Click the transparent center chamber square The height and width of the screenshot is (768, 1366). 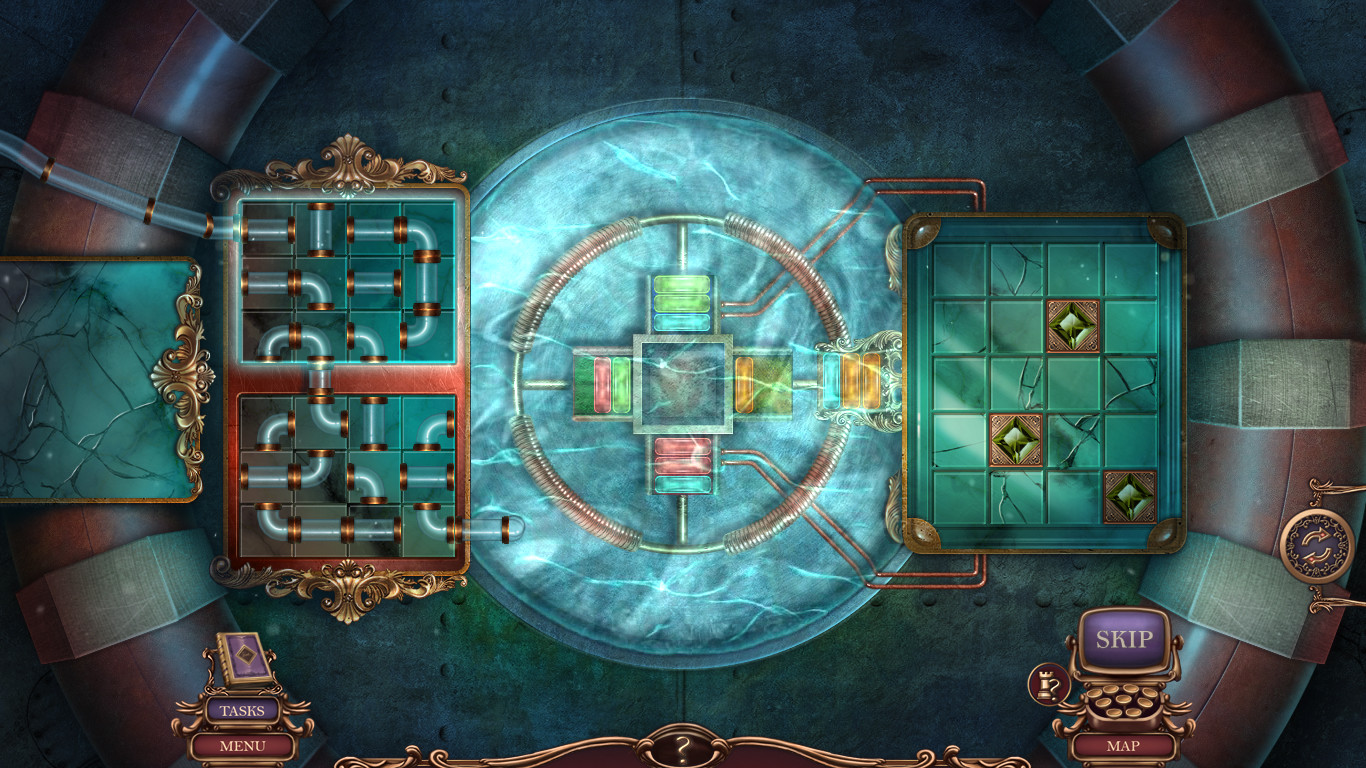tap(683, 385)
